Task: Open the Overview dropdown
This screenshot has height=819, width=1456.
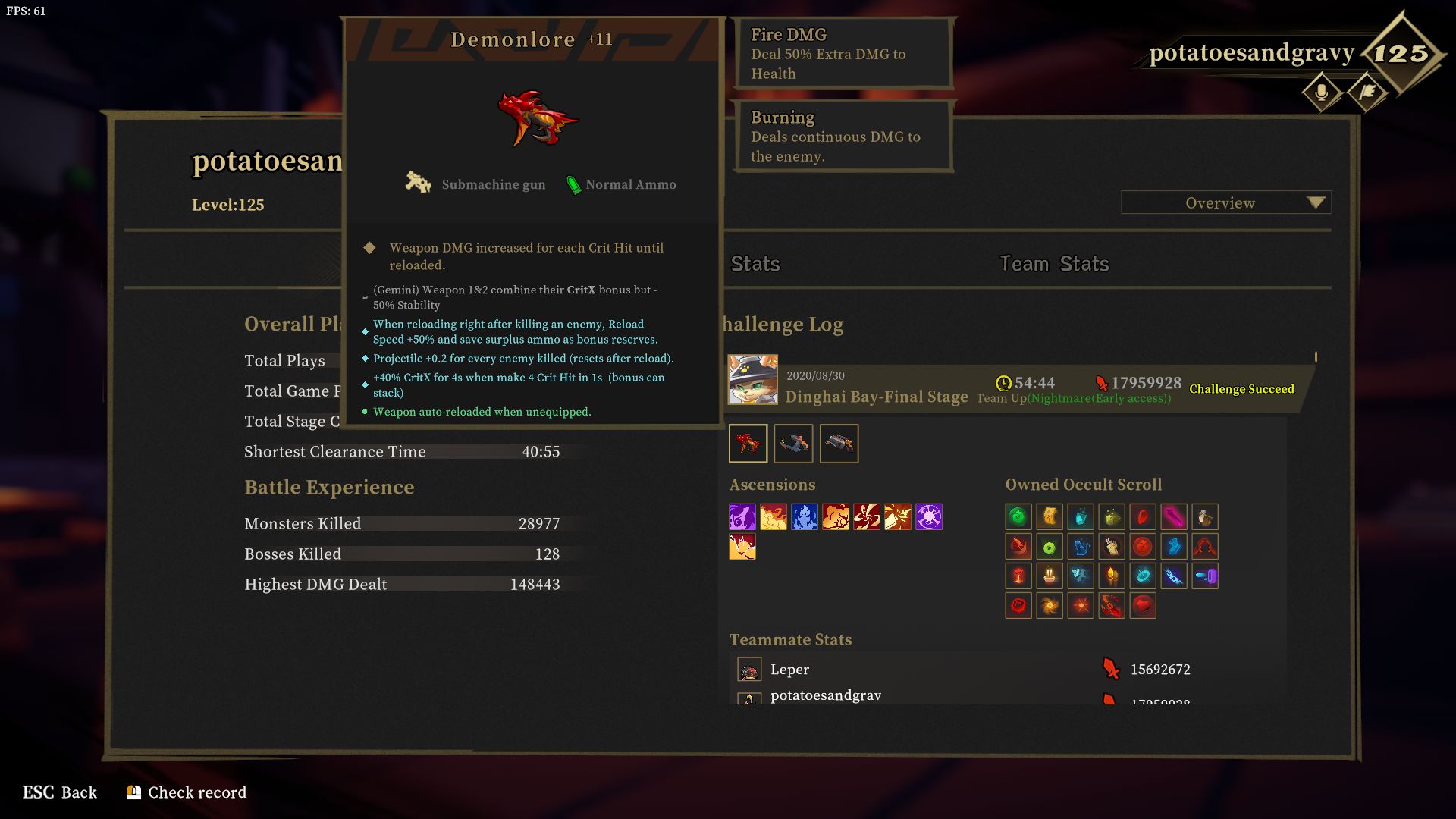Action: pos(1224,202)
